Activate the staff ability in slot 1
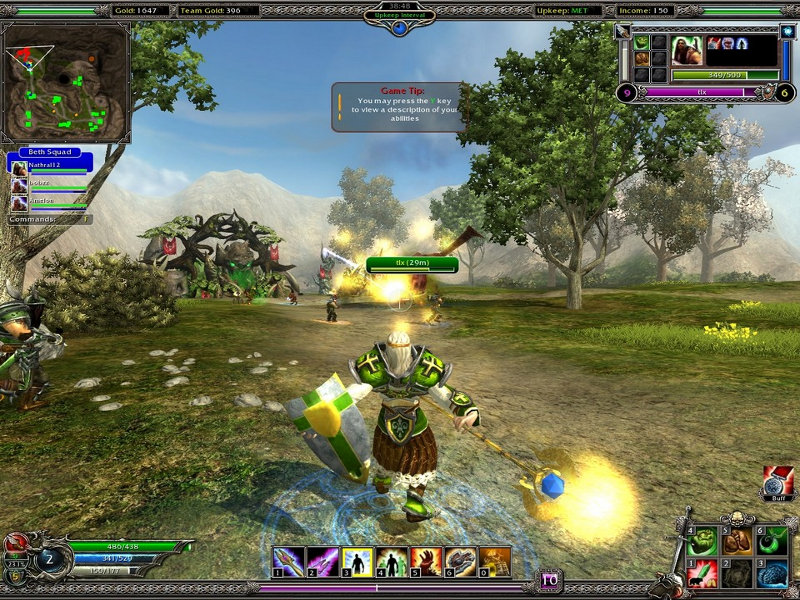 click(x=289, y=561)
